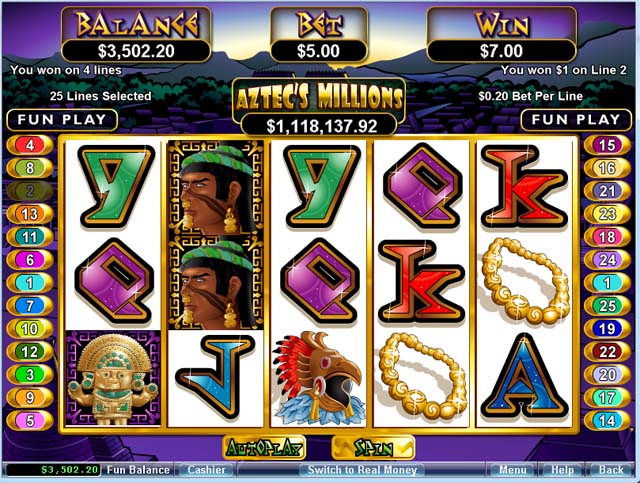The width and height of the screenshot is (640, 483).
Task: Show the Help screen
Action: click(562, 469)
